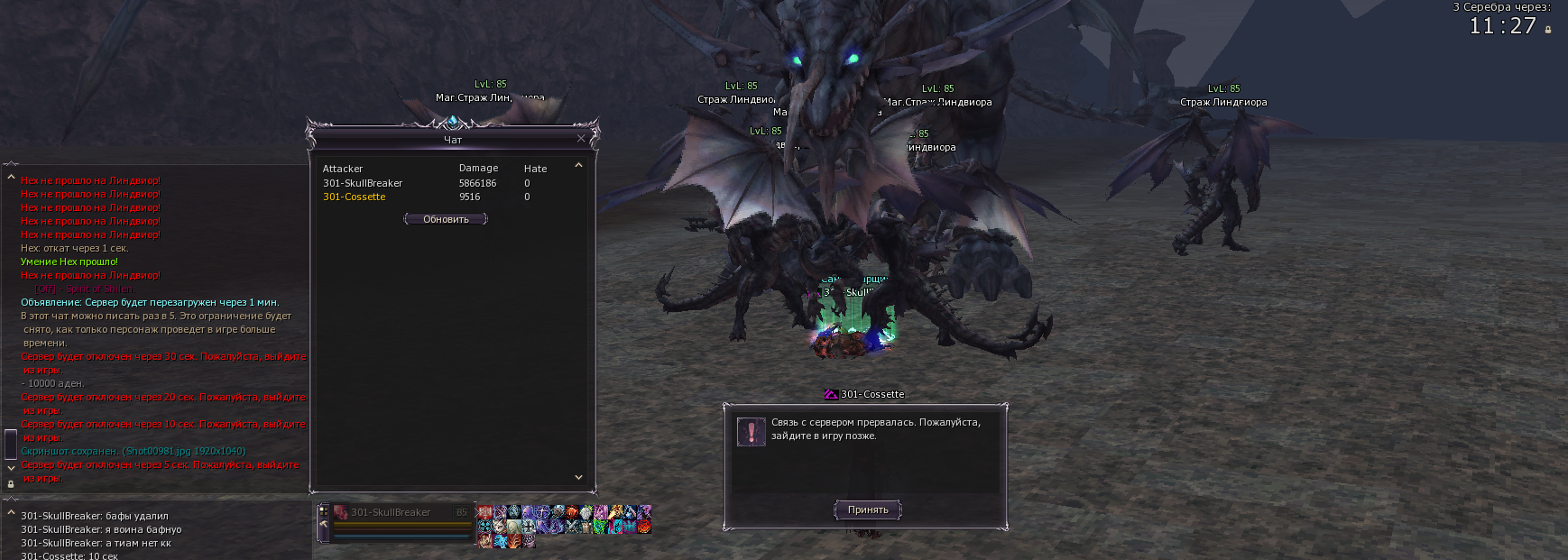Click the system log scroll-up arrow
This screenshot has width=1568, height=560.
pos(11,178)
